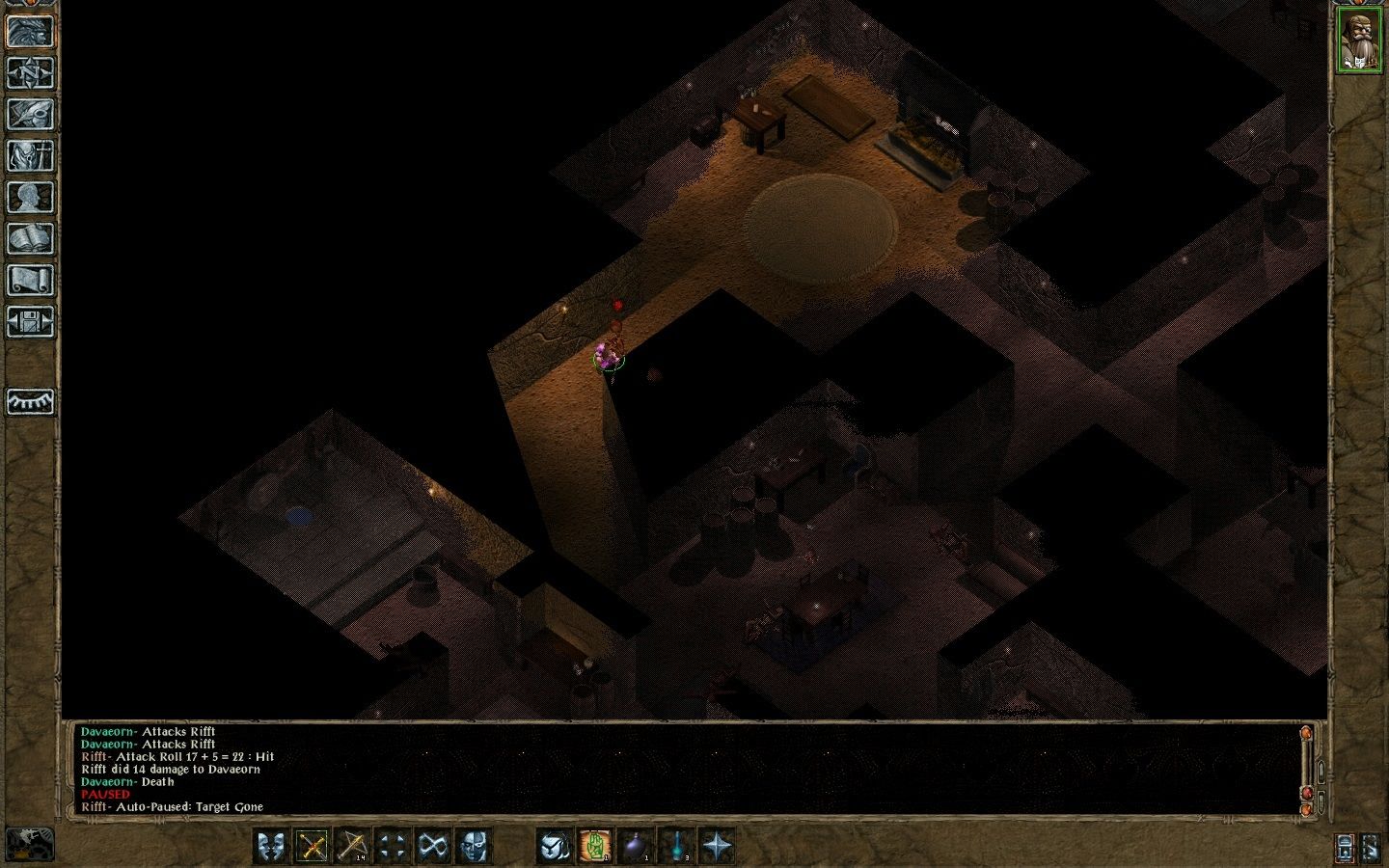1389x868 pixels.
Task: View the character record sheet
Action: 31,195
